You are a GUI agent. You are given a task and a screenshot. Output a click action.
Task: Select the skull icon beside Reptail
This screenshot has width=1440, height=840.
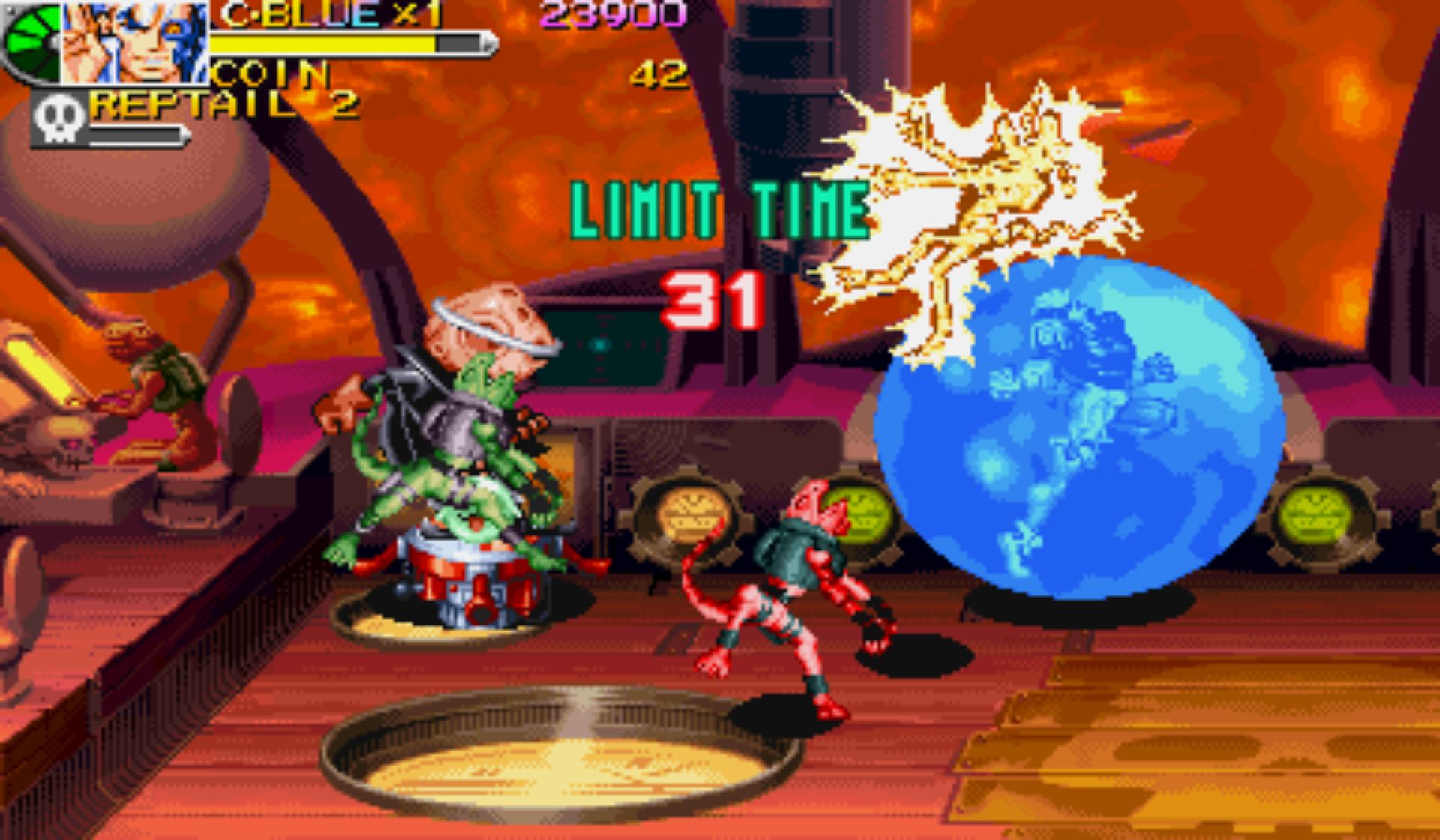pyautogui.click(x=59, y=118)
